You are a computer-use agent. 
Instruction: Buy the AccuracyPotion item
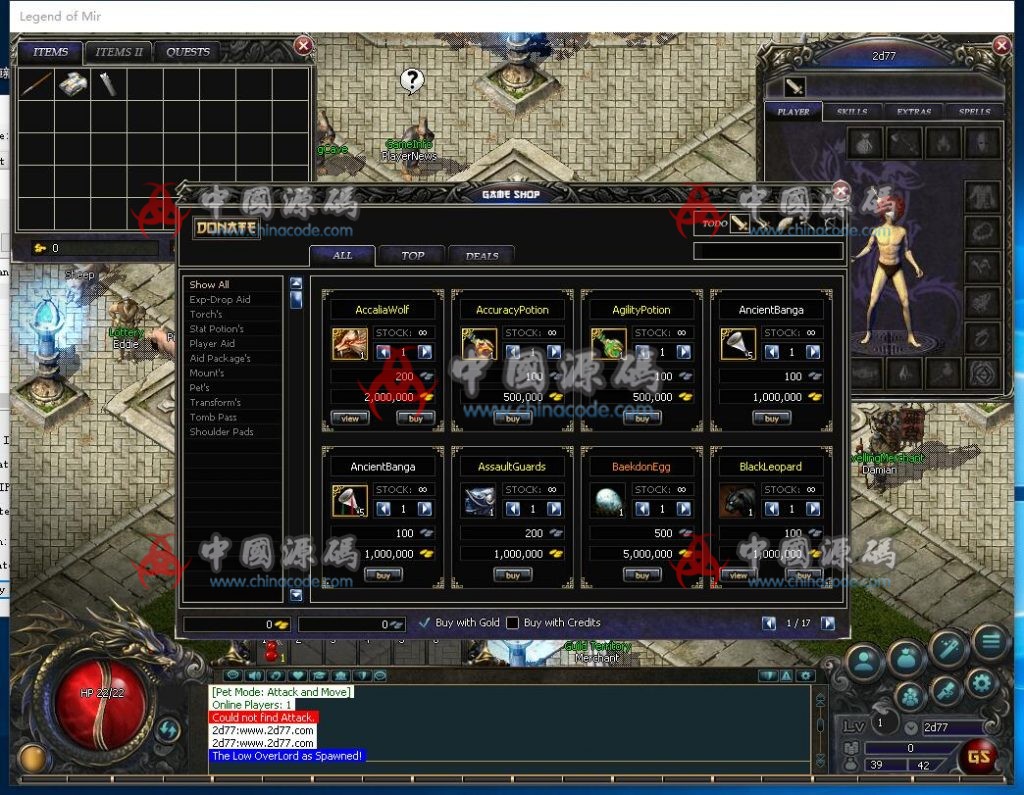pyautogui.click(x=512, y=419)
